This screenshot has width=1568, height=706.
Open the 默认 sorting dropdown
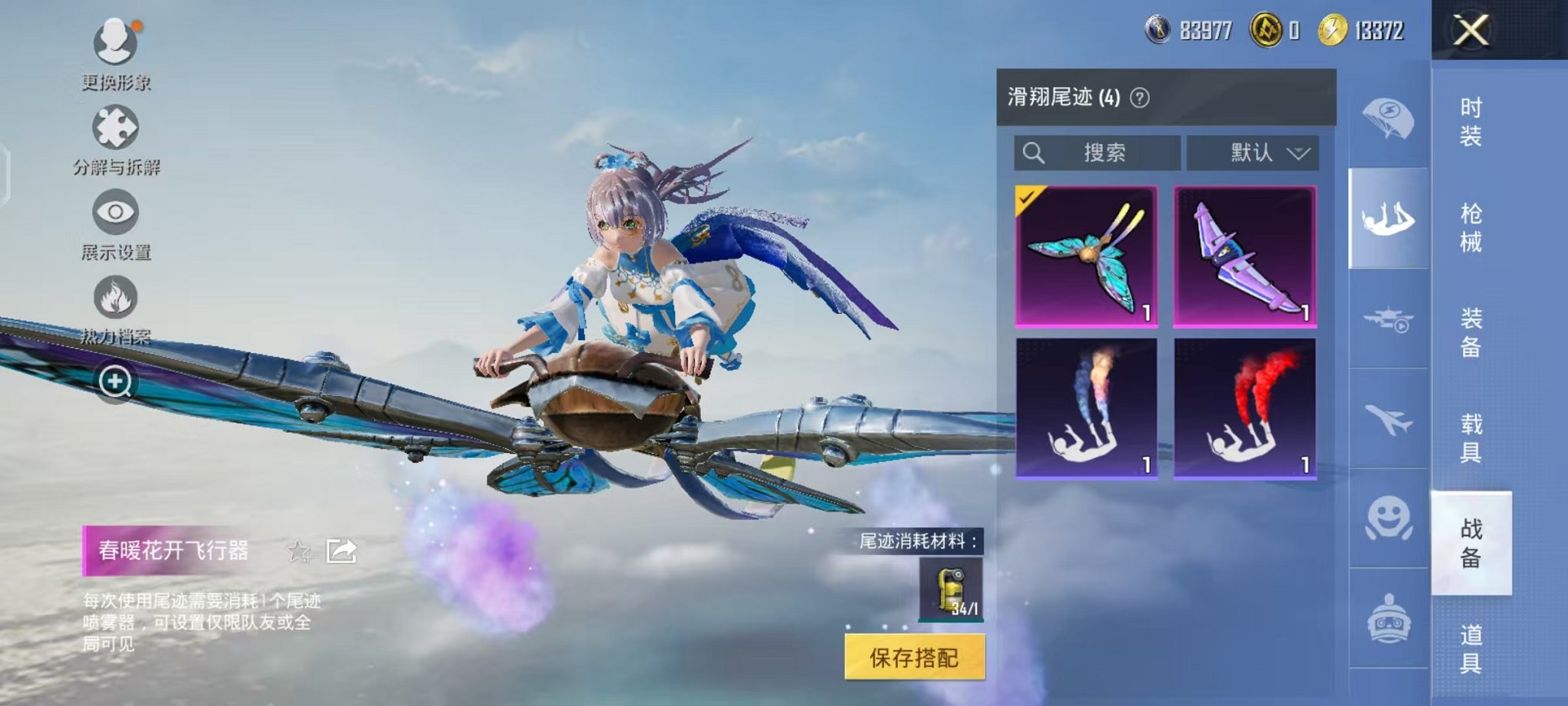coord(1254,152)
